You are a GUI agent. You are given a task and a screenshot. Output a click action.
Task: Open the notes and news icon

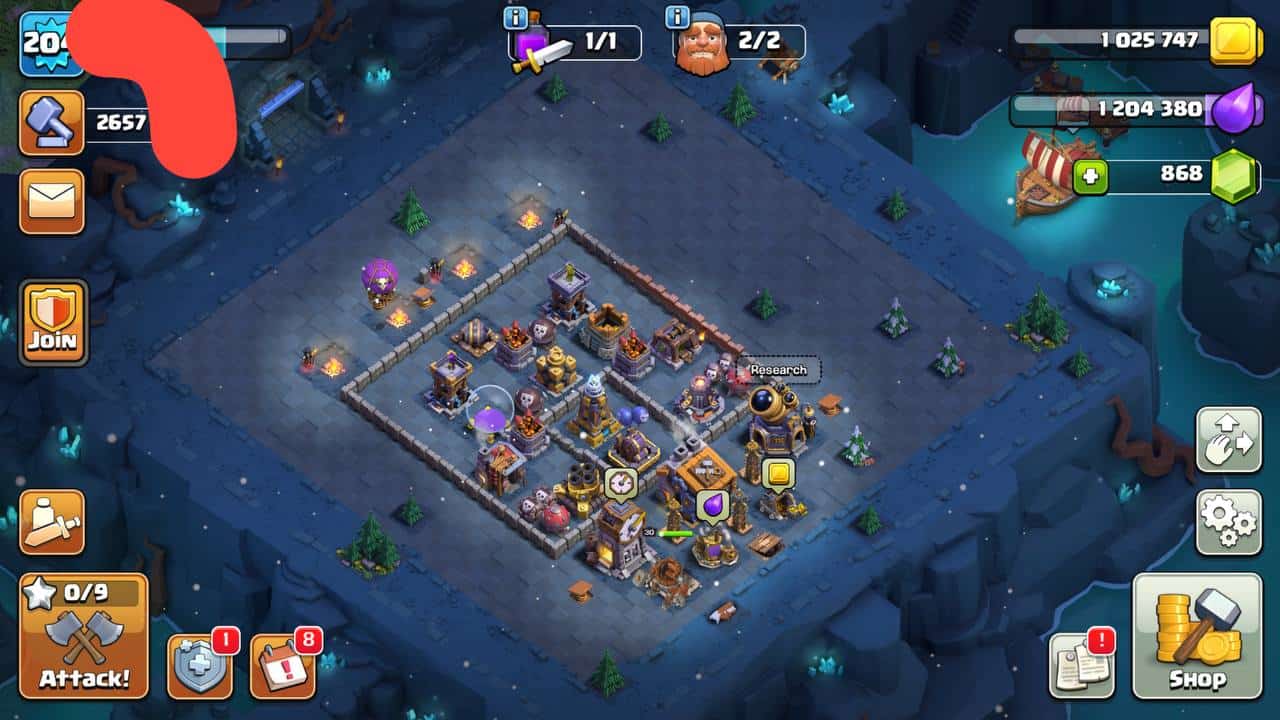tap(1081, 666)
